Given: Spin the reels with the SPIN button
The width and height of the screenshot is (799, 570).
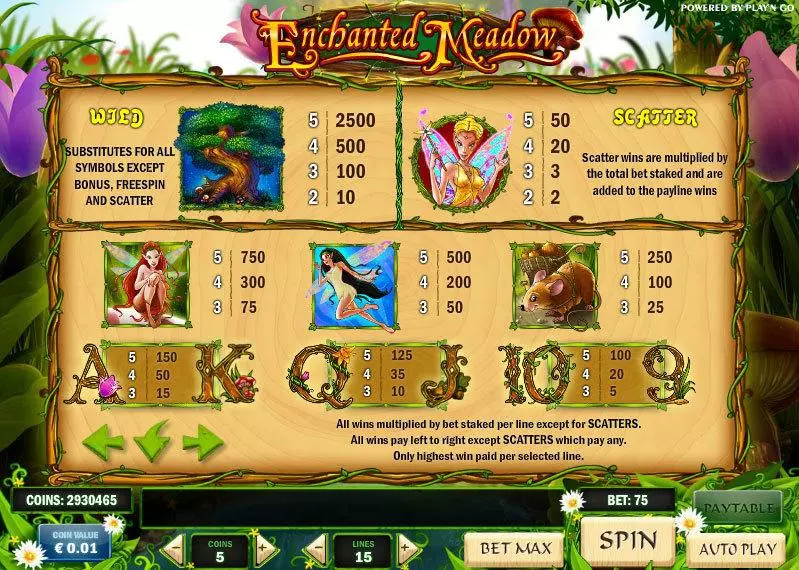Looking at the screenshot, I should point(629,541).
